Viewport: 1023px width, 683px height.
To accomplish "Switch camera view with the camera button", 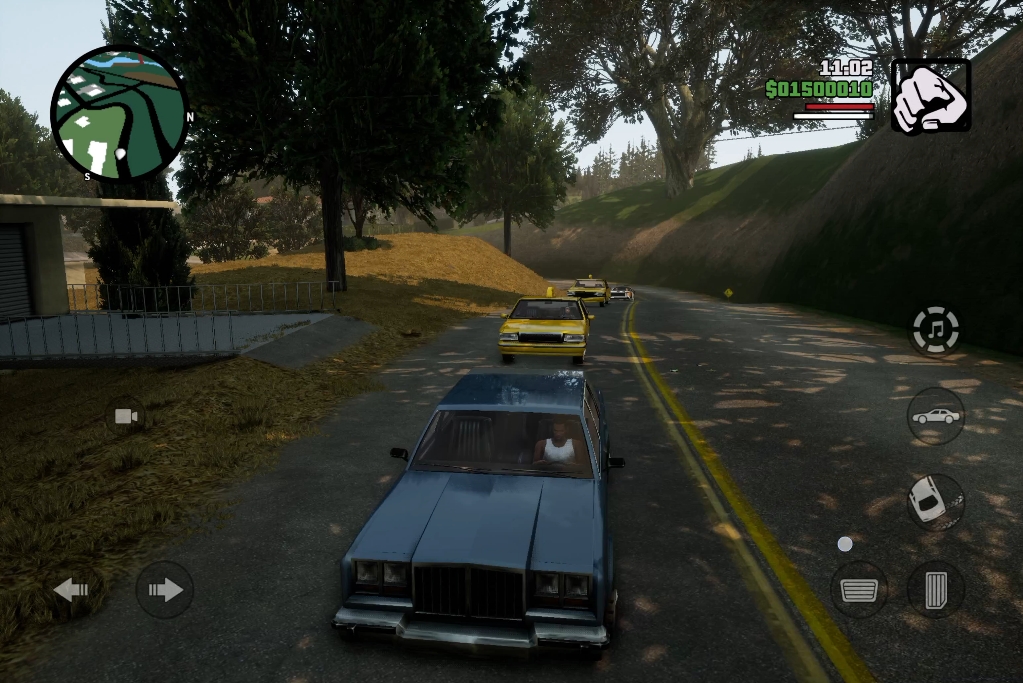I will [126, 416].
